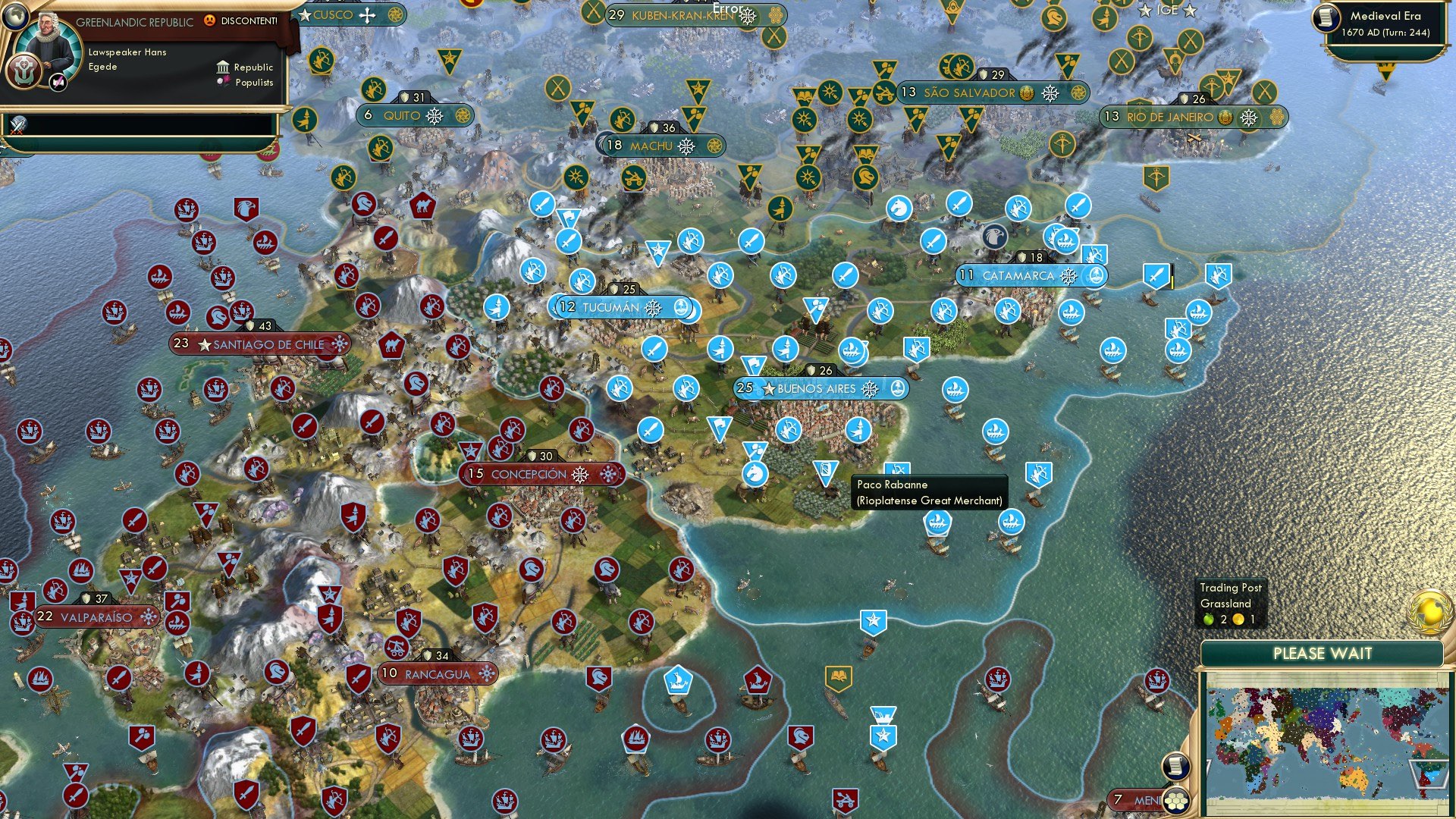Click Lawspeaker Hans Egede's leader portrait

click(x=47, y=42)
